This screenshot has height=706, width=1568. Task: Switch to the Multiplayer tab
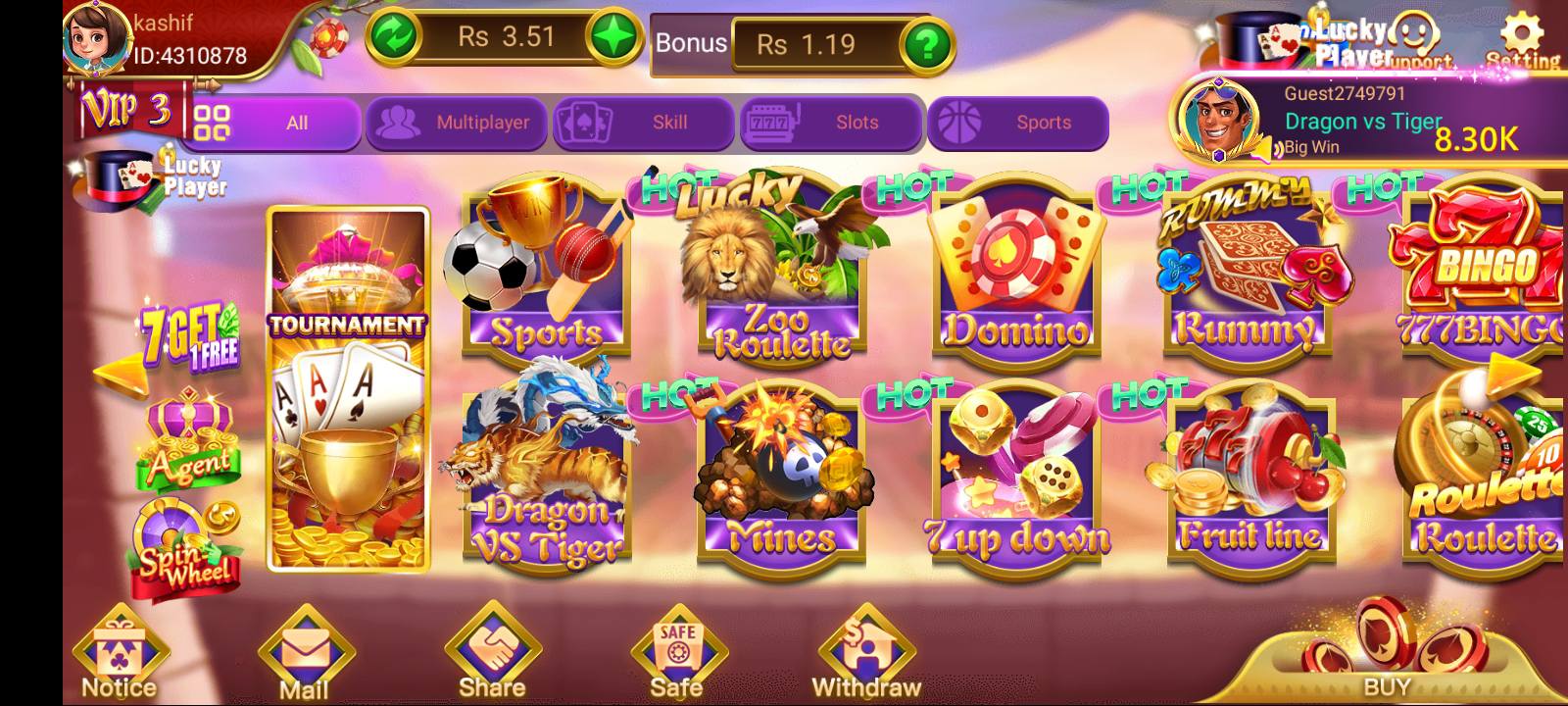coord(456,123)
